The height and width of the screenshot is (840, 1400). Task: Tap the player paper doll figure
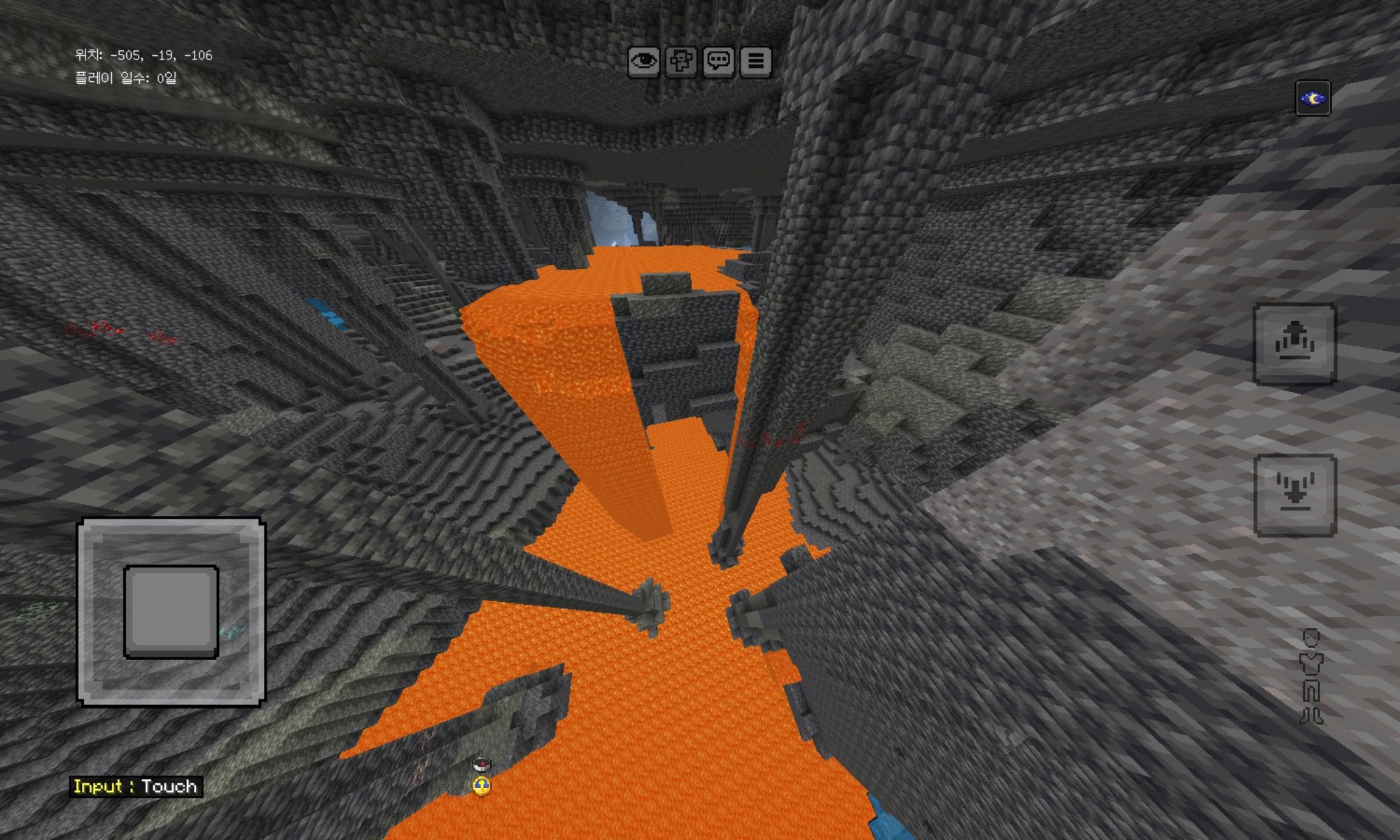pos(1311,675)
